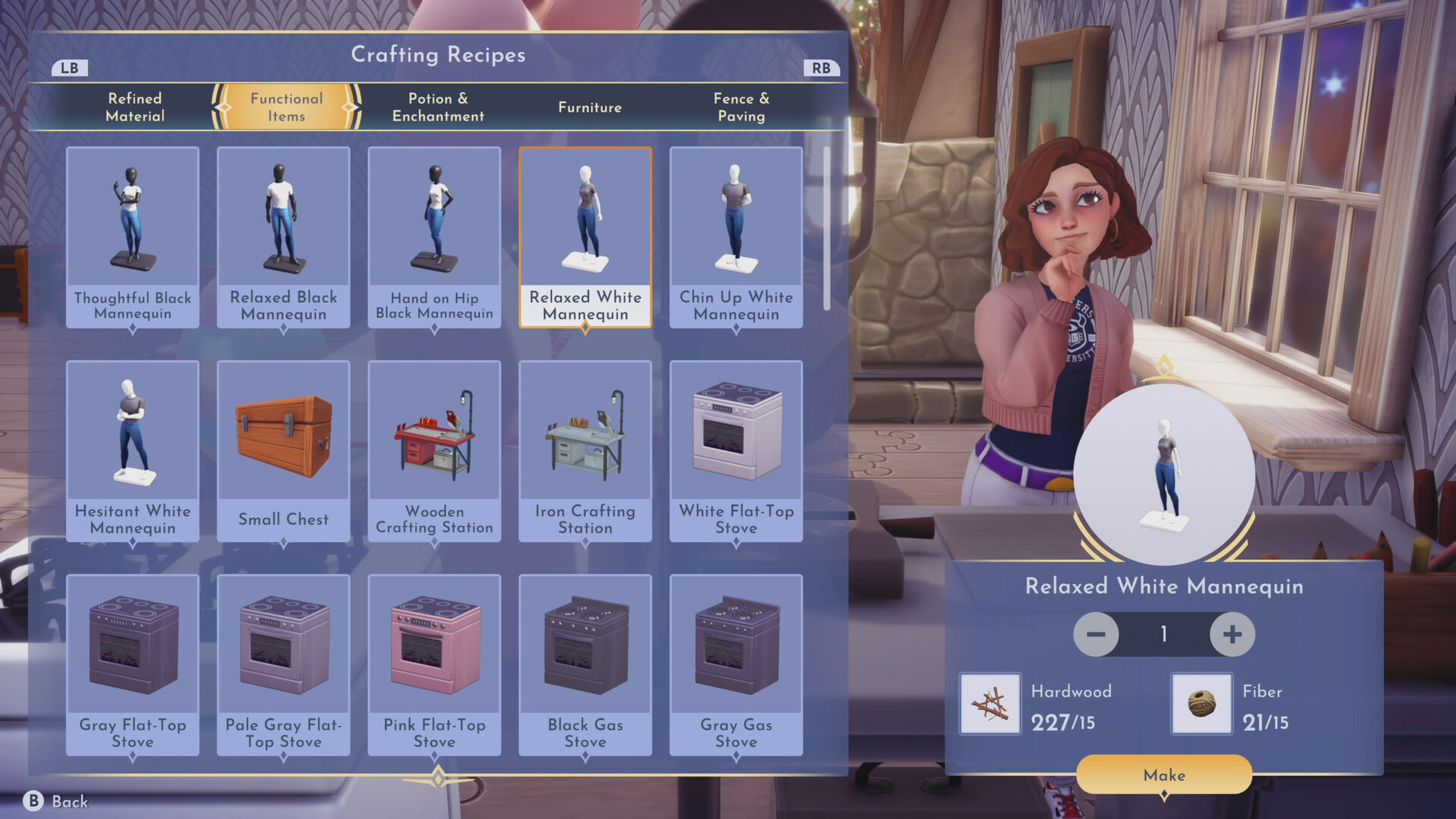Click the Hardwood ingredient icon
Screen dimensions: 1456x819
point(990,704)
